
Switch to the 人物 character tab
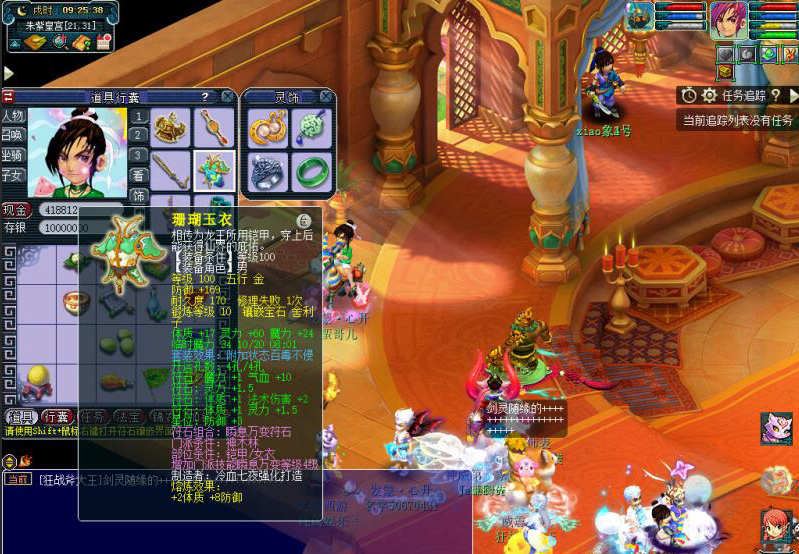(13, 116)
